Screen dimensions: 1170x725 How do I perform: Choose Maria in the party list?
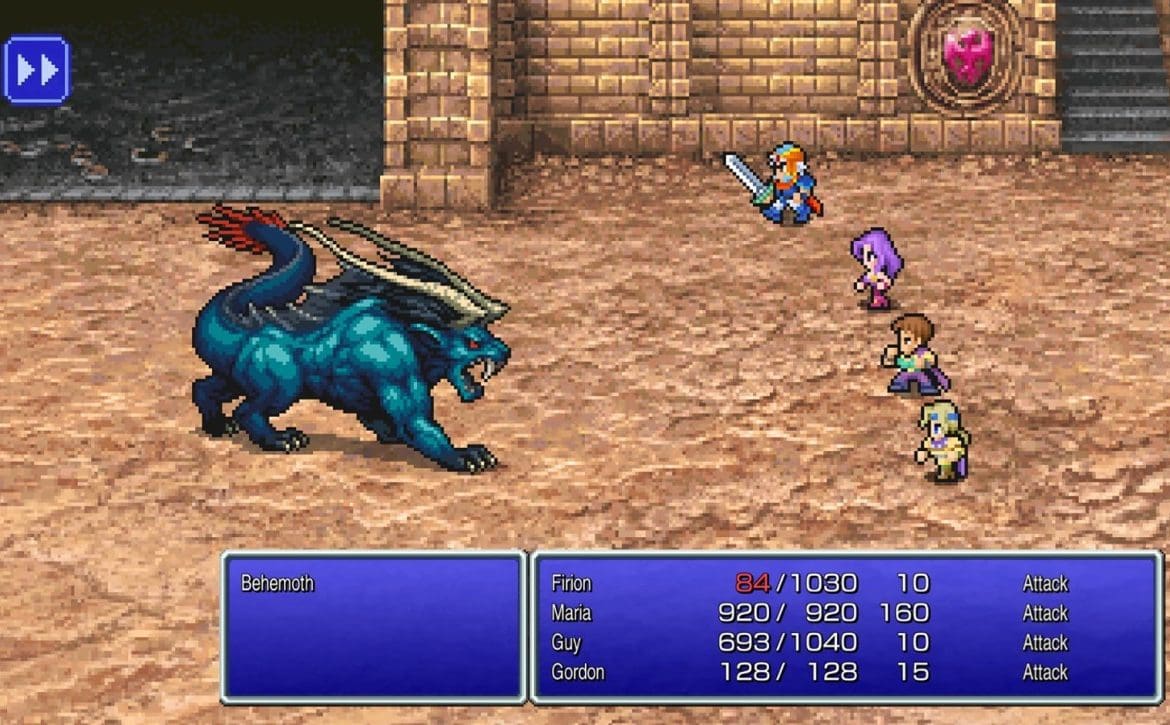[571, 613]
